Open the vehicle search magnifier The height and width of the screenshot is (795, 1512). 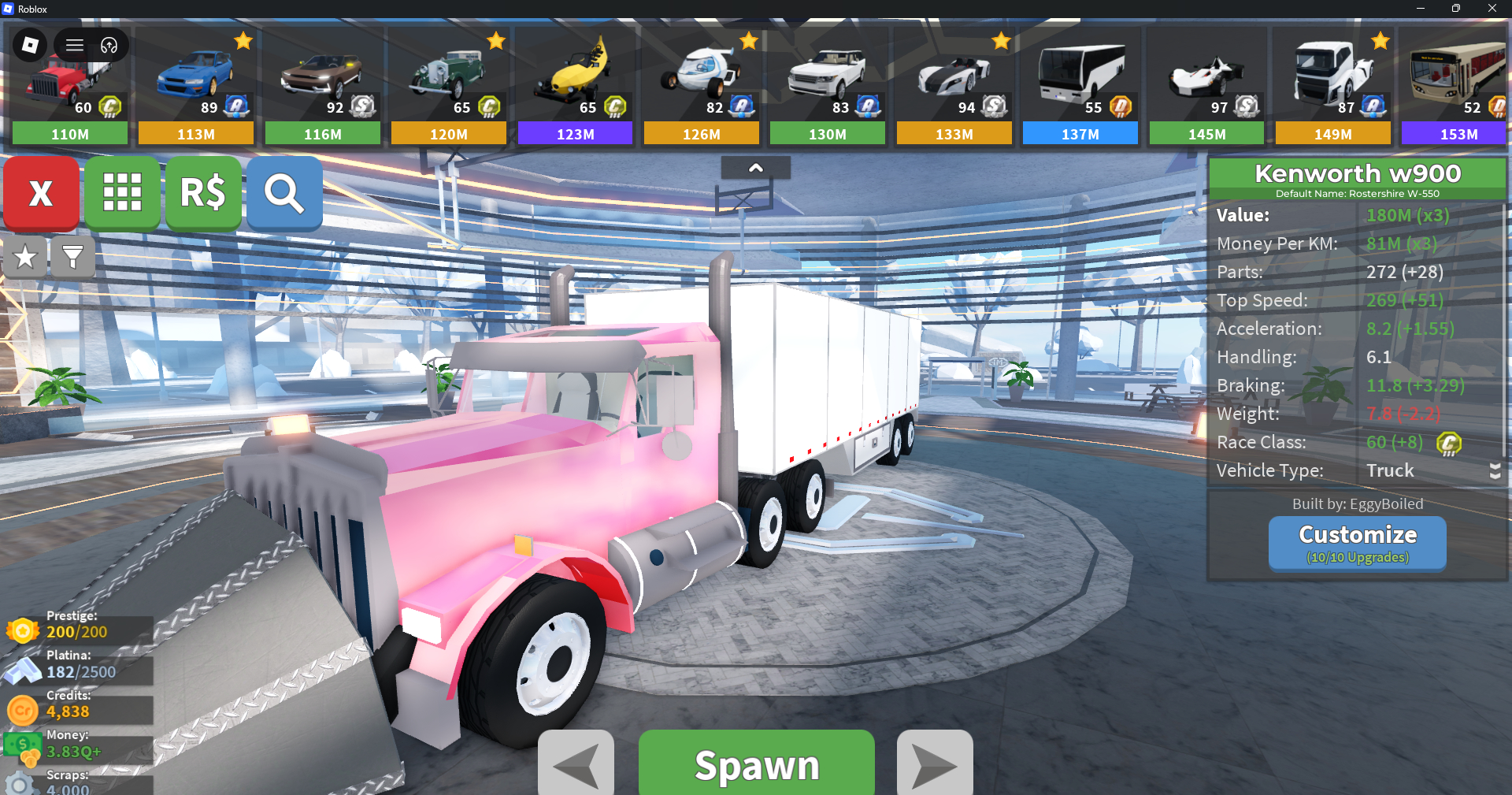tap(284, 193)
